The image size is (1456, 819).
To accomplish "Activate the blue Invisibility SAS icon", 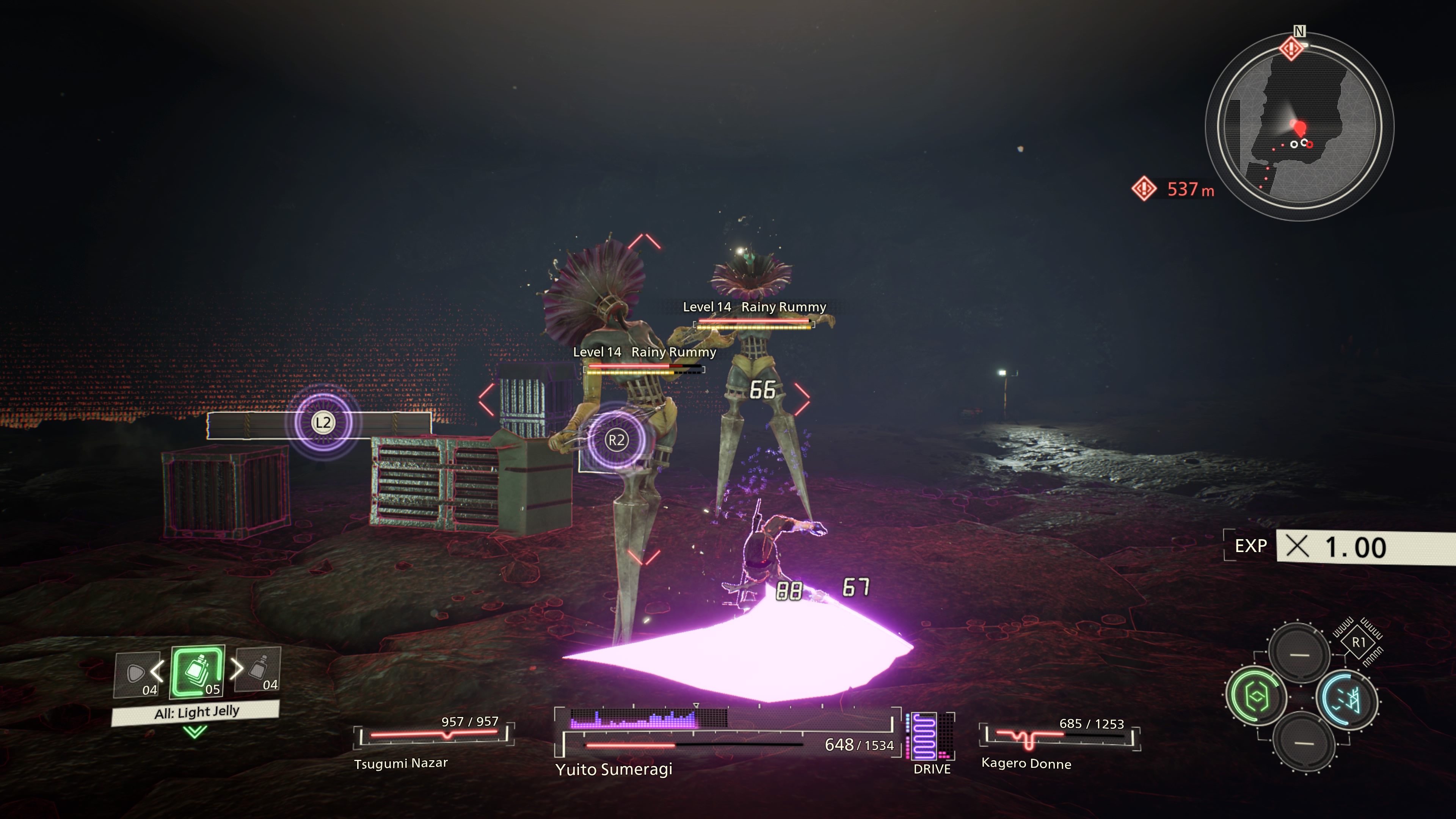I will (x=1348, y=700).
